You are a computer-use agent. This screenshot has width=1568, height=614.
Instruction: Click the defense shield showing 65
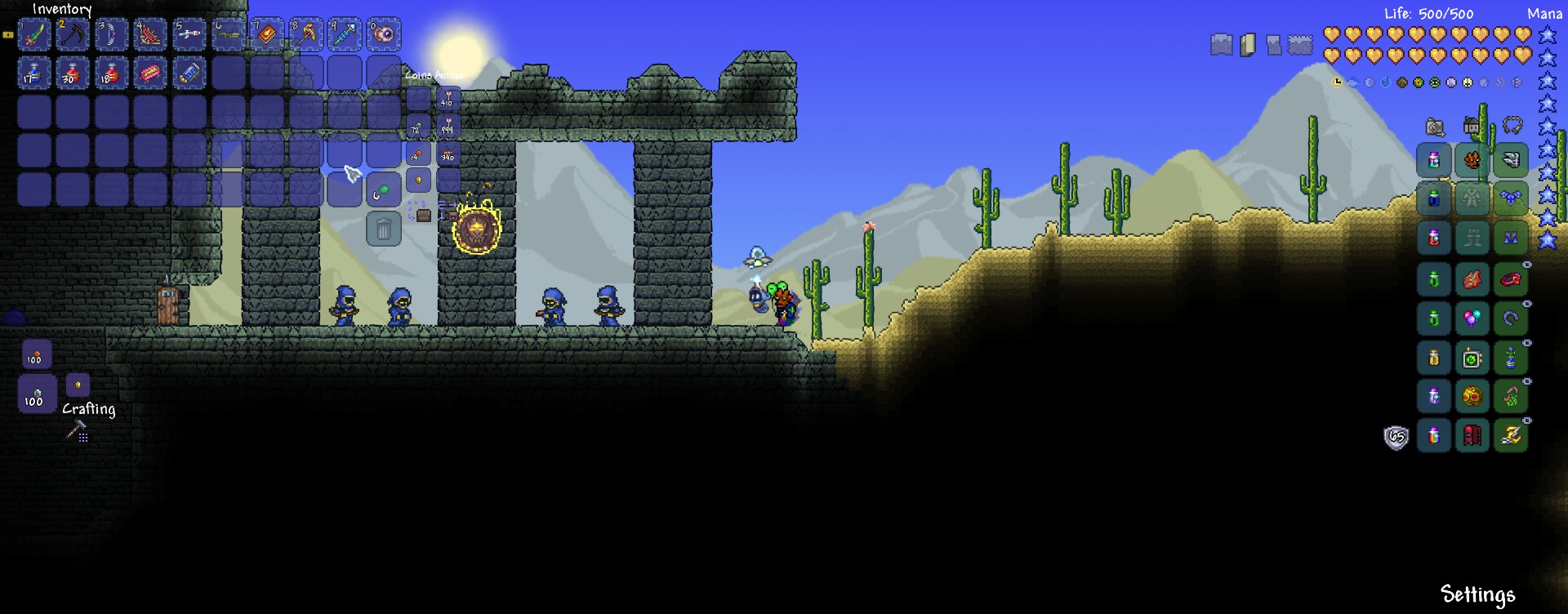click(1396, 436)
